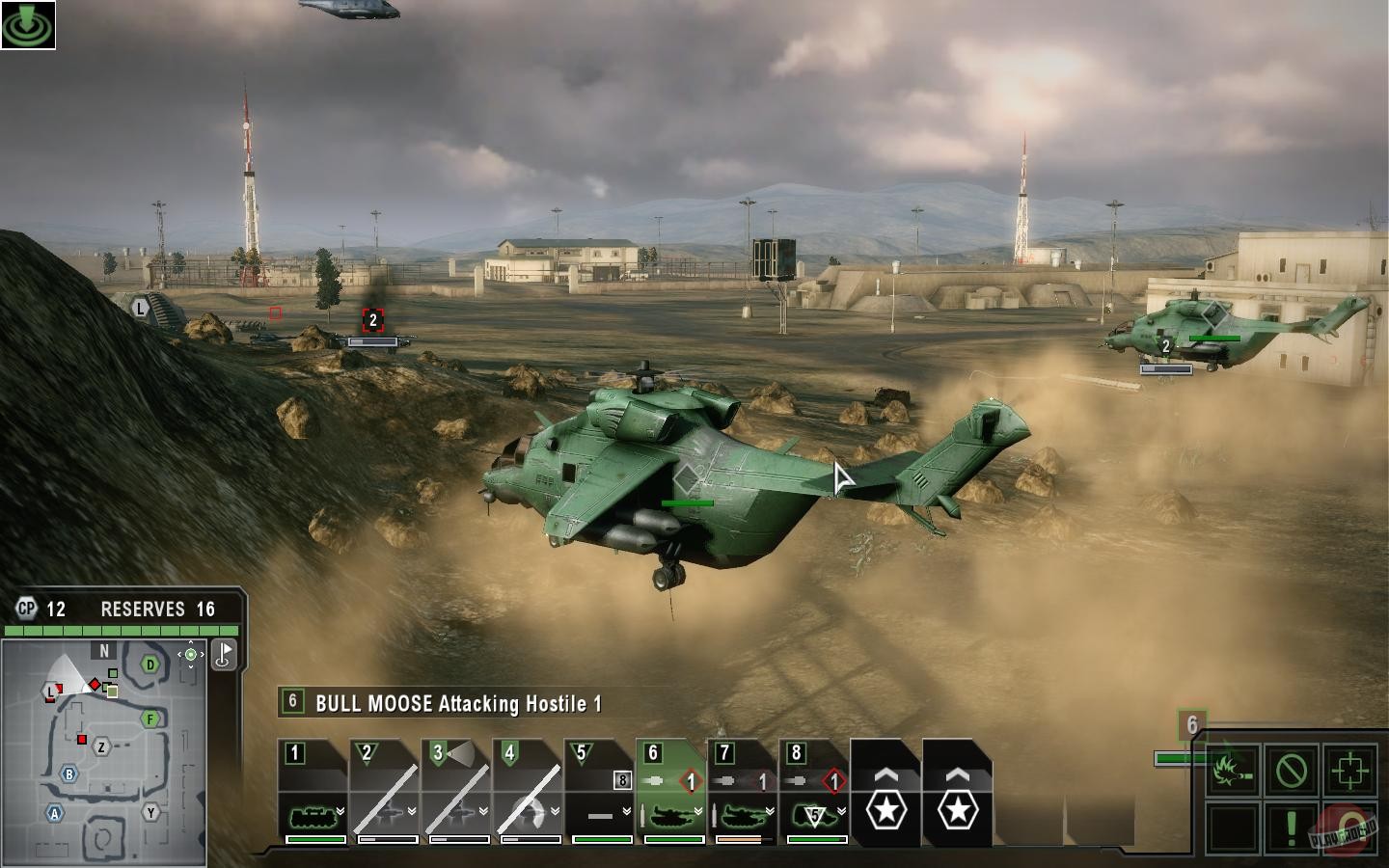Select unit card 1 transport squad
Screen dimensions: 1389x868
click(x=313, y=791)
